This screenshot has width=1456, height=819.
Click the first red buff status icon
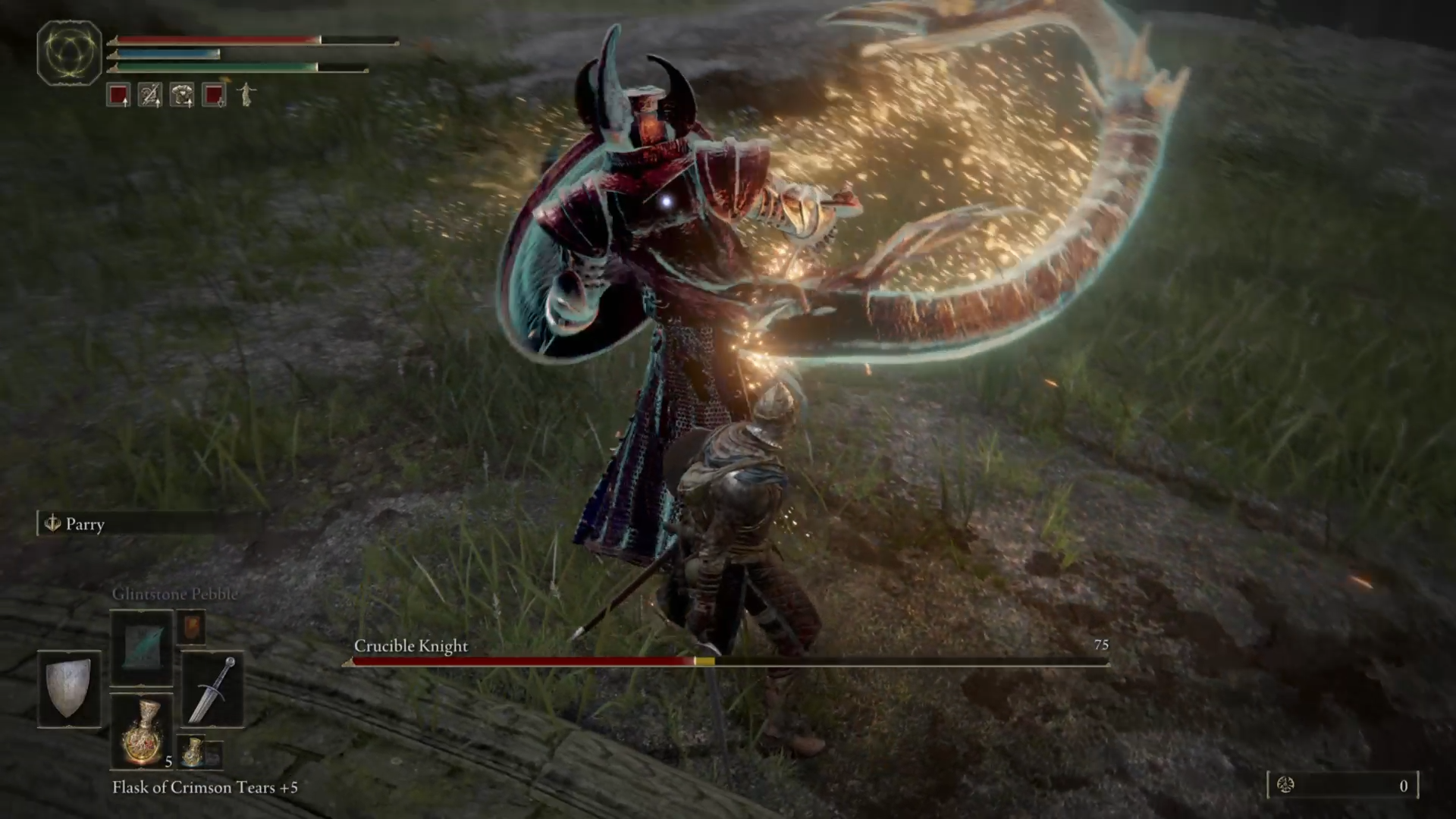[x=118, y=95]
